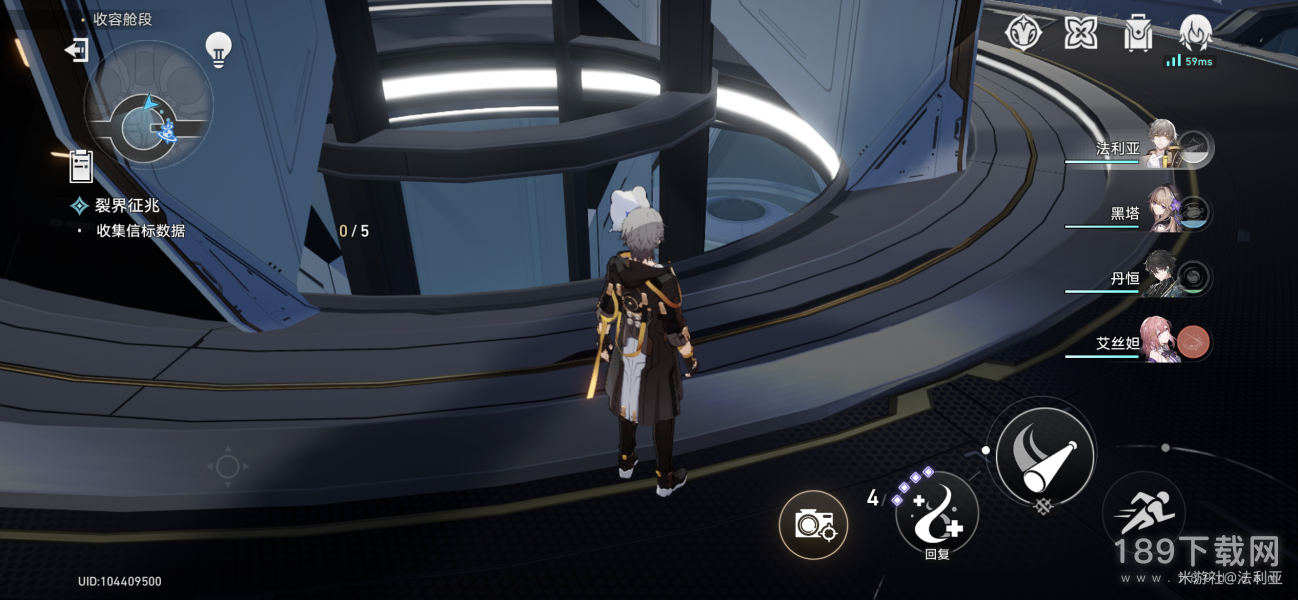The image size is (1298, 600).
Task: Open the camera photo mode button
Action: 813,524
